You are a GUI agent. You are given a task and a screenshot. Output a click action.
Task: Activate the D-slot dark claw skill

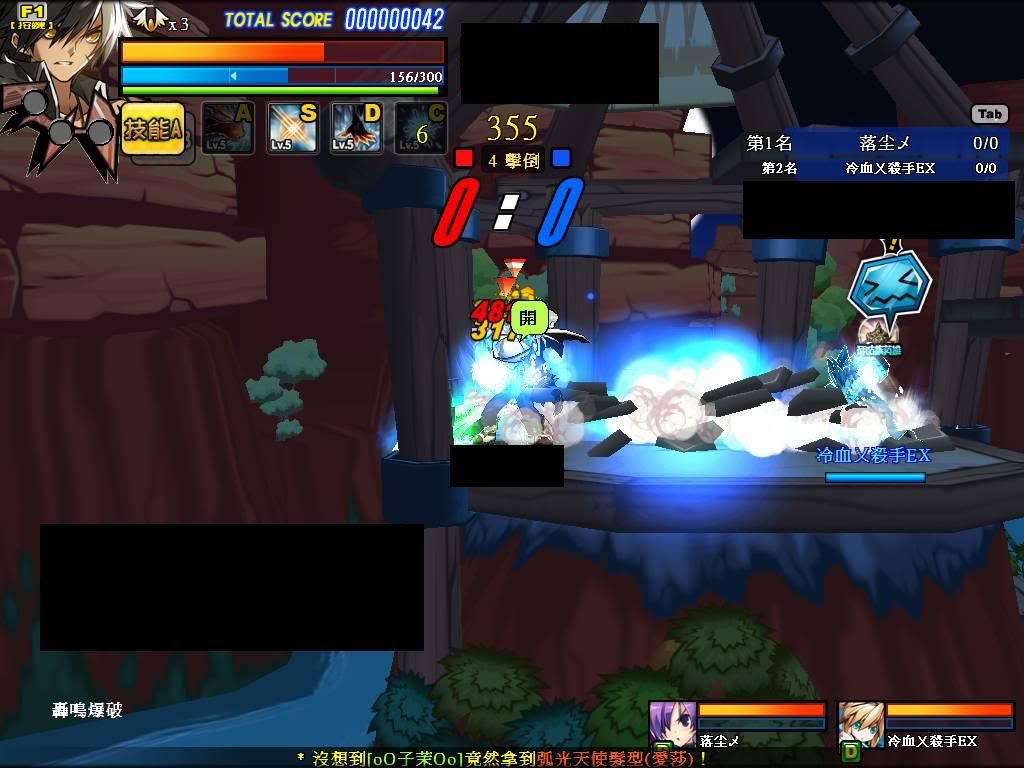356,128
